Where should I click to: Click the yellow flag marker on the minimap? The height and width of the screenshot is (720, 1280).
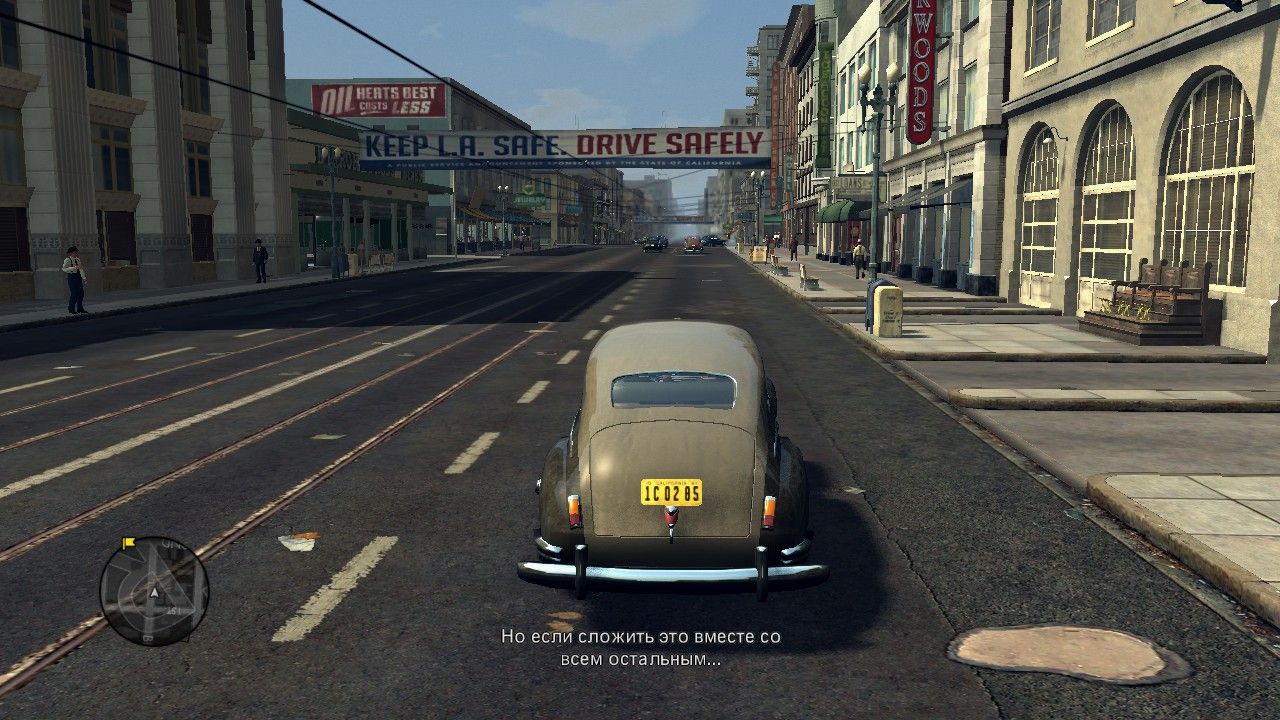pos(126,543)
